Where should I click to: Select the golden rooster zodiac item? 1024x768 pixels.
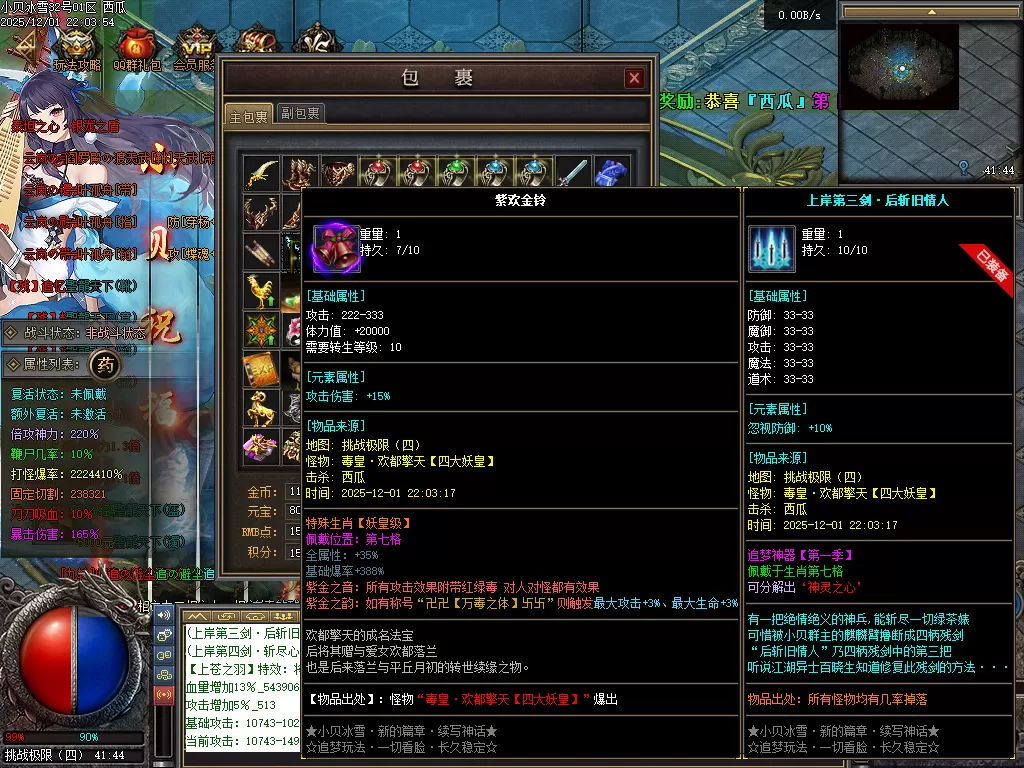tap(262, 291)
